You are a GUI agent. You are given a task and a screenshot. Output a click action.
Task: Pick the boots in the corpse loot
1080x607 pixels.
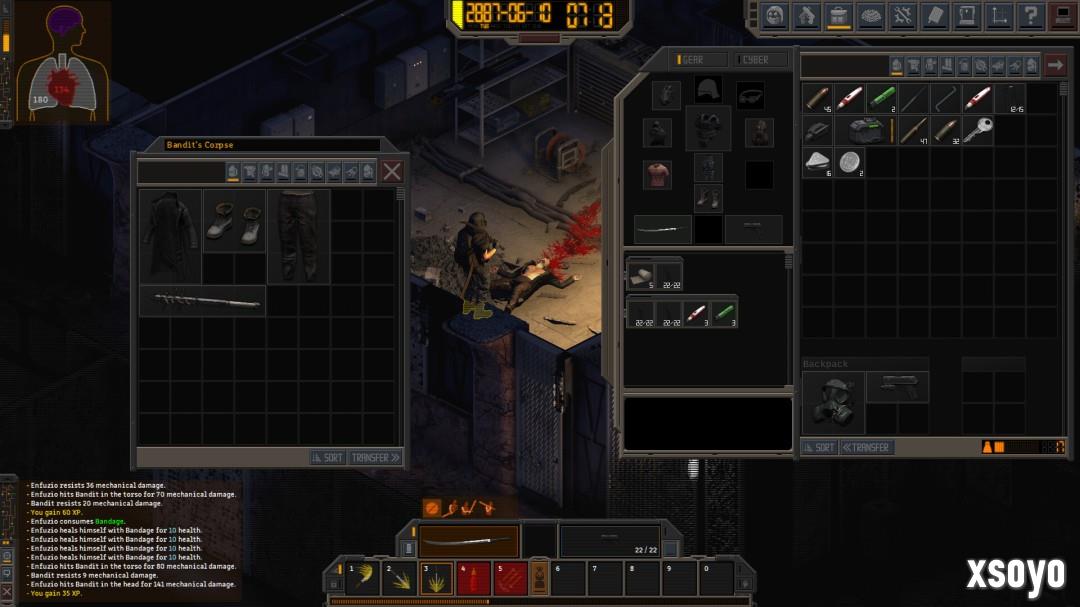point(235,222)
